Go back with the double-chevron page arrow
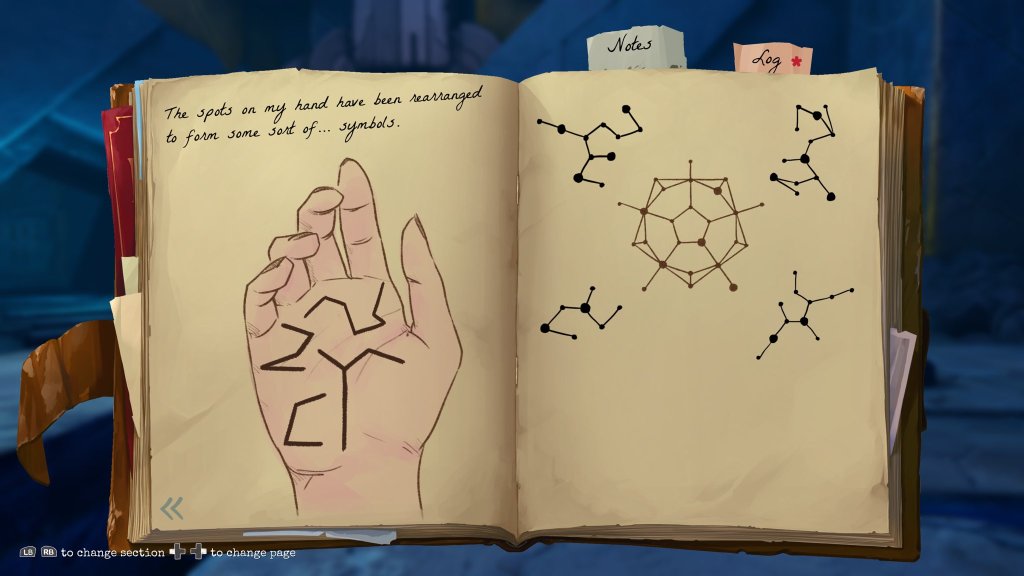Screen dimensions: 1024x576 click(172, 509)
